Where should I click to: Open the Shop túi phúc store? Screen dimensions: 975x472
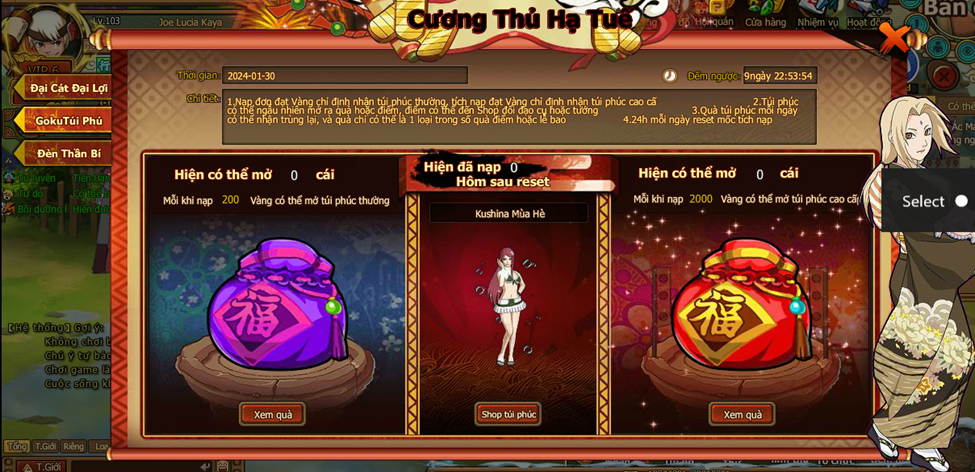508,414
